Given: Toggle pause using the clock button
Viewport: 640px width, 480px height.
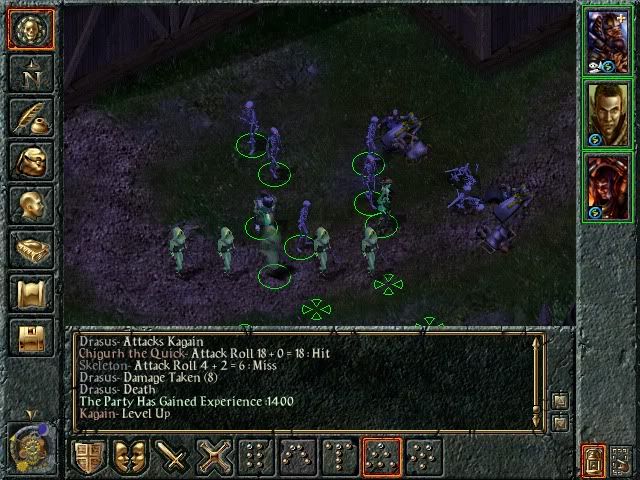Looking at the screenshot, I should click(31, 443).
